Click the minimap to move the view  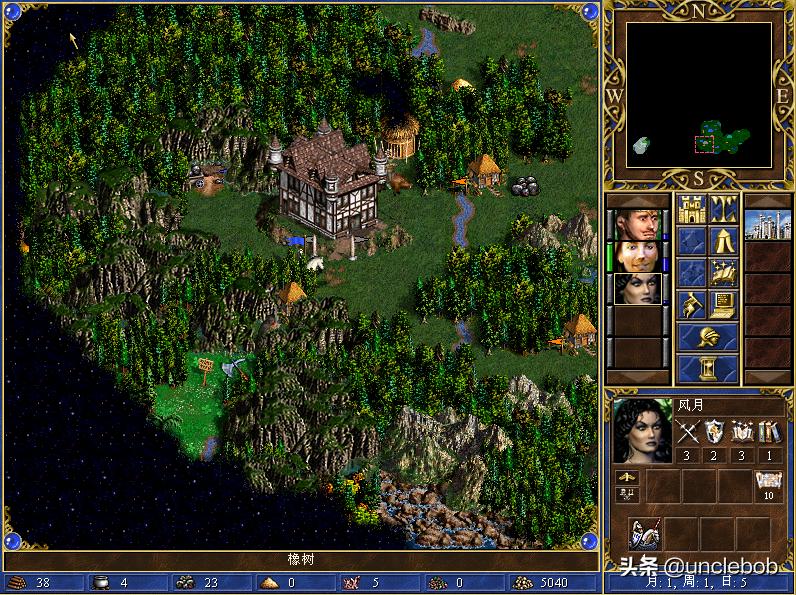click(698, 94)
